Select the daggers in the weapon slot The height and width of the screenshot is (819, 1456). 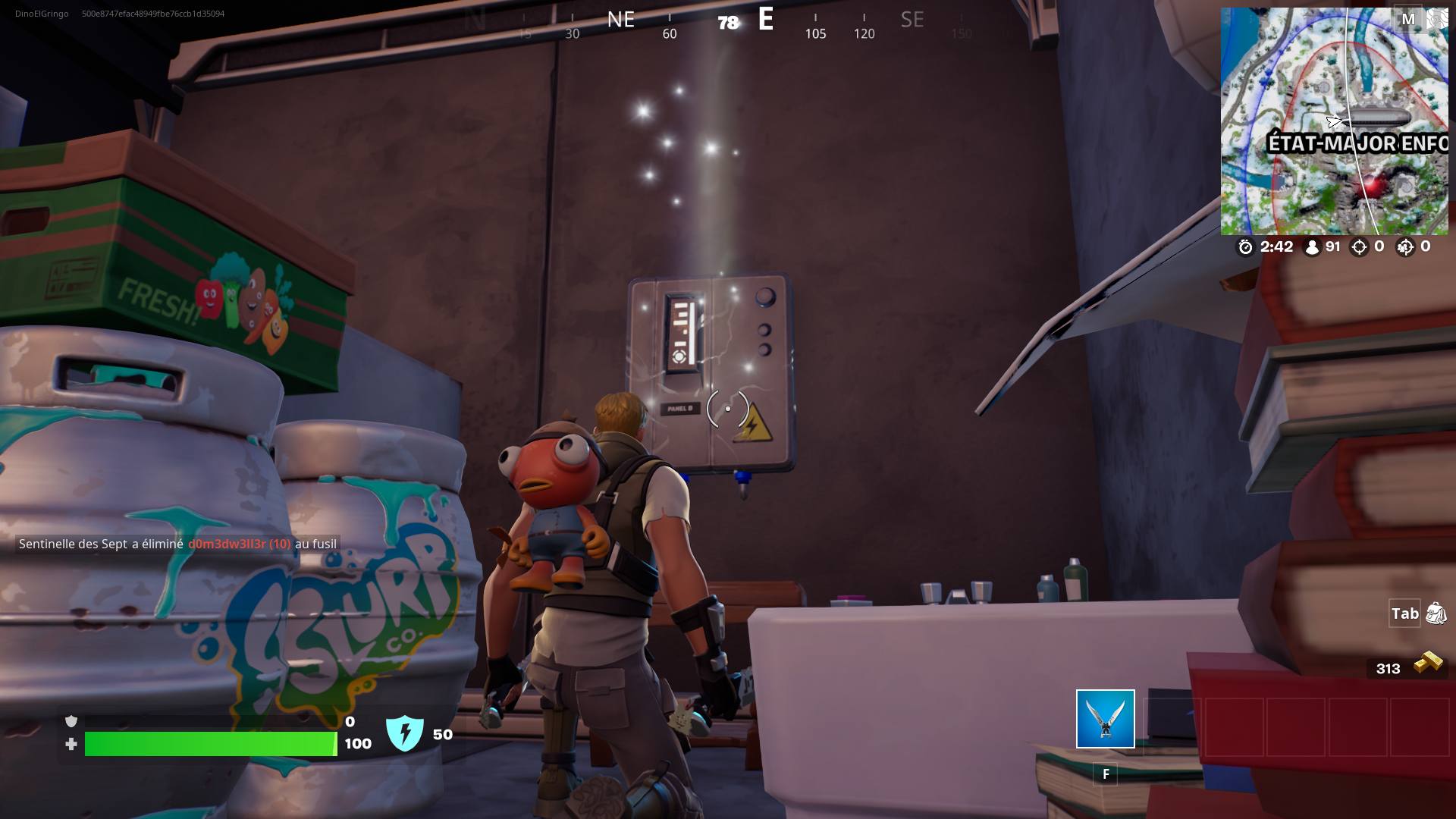pyautogui.click(x=1104, y=720)
